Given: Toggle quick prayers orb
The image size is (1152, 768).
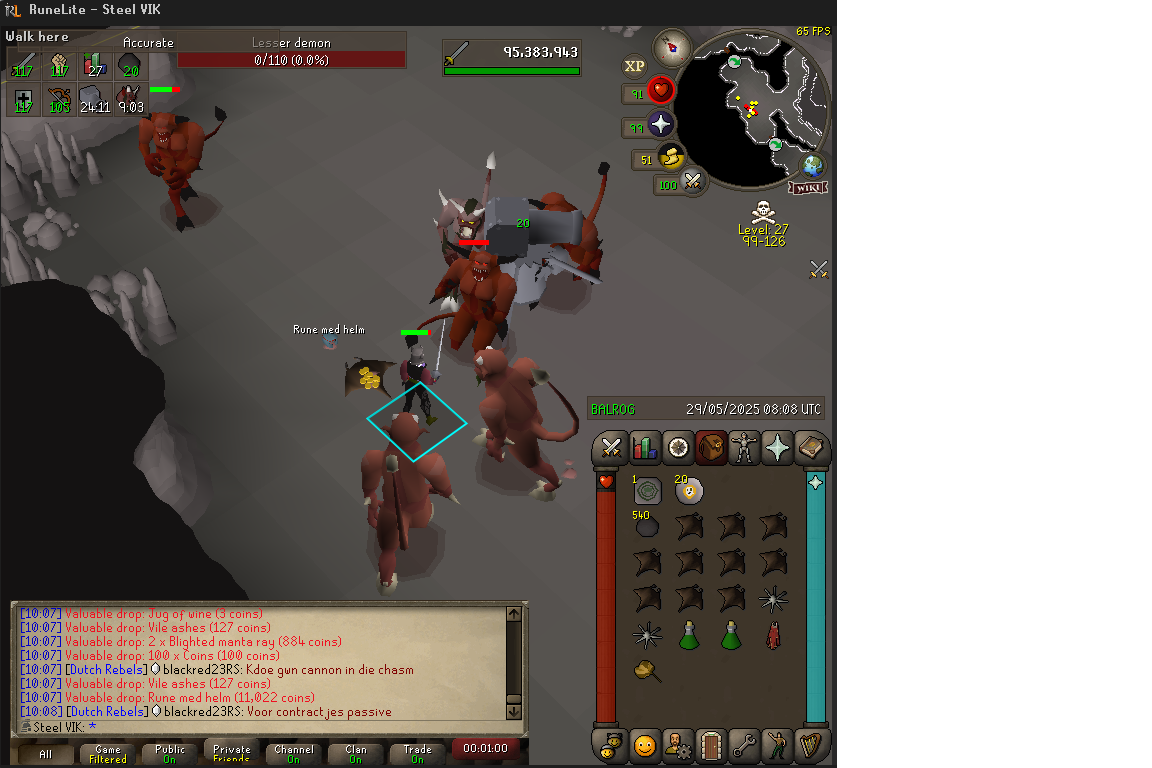Looking at the screenshot, I should point(660,125).
